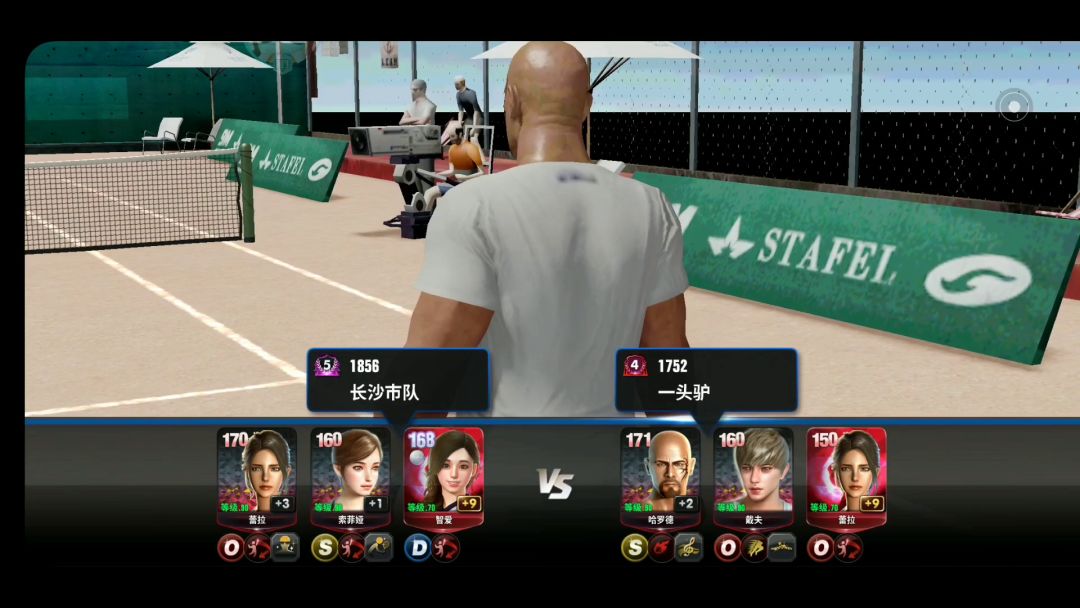Tap the blue D badge under 智爱
The height and width of the screenshot is (608, 1080).
pyautogui.click(x=418, y=548)
